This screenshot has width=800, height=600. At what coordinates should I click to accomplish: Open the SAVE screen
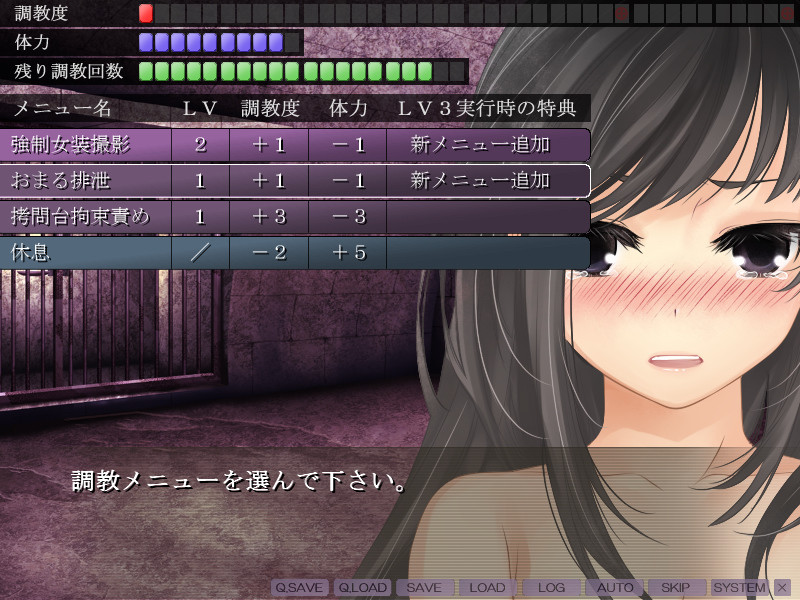coord(425,588)
